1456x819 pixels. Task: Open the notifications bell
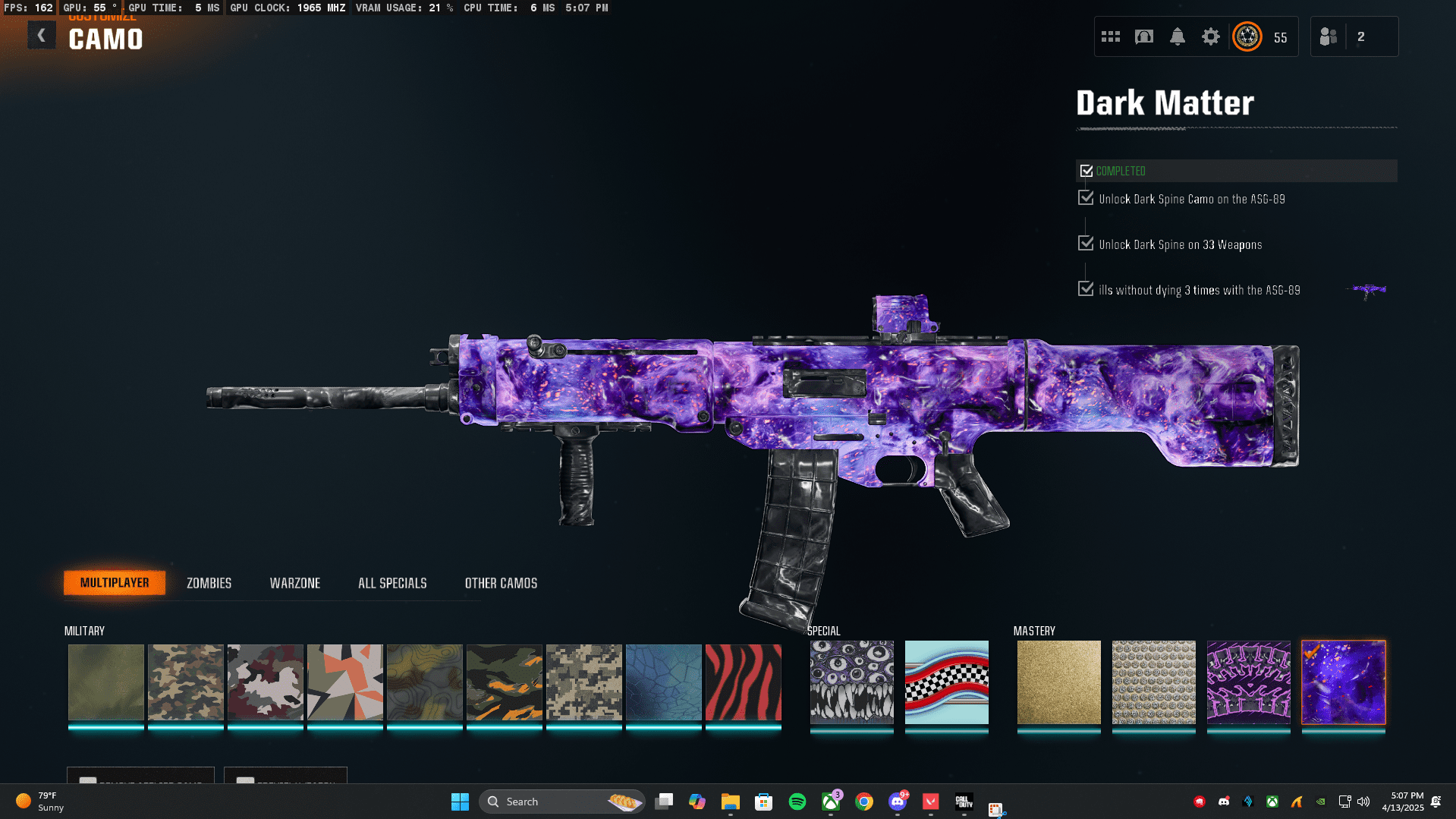1177,36
